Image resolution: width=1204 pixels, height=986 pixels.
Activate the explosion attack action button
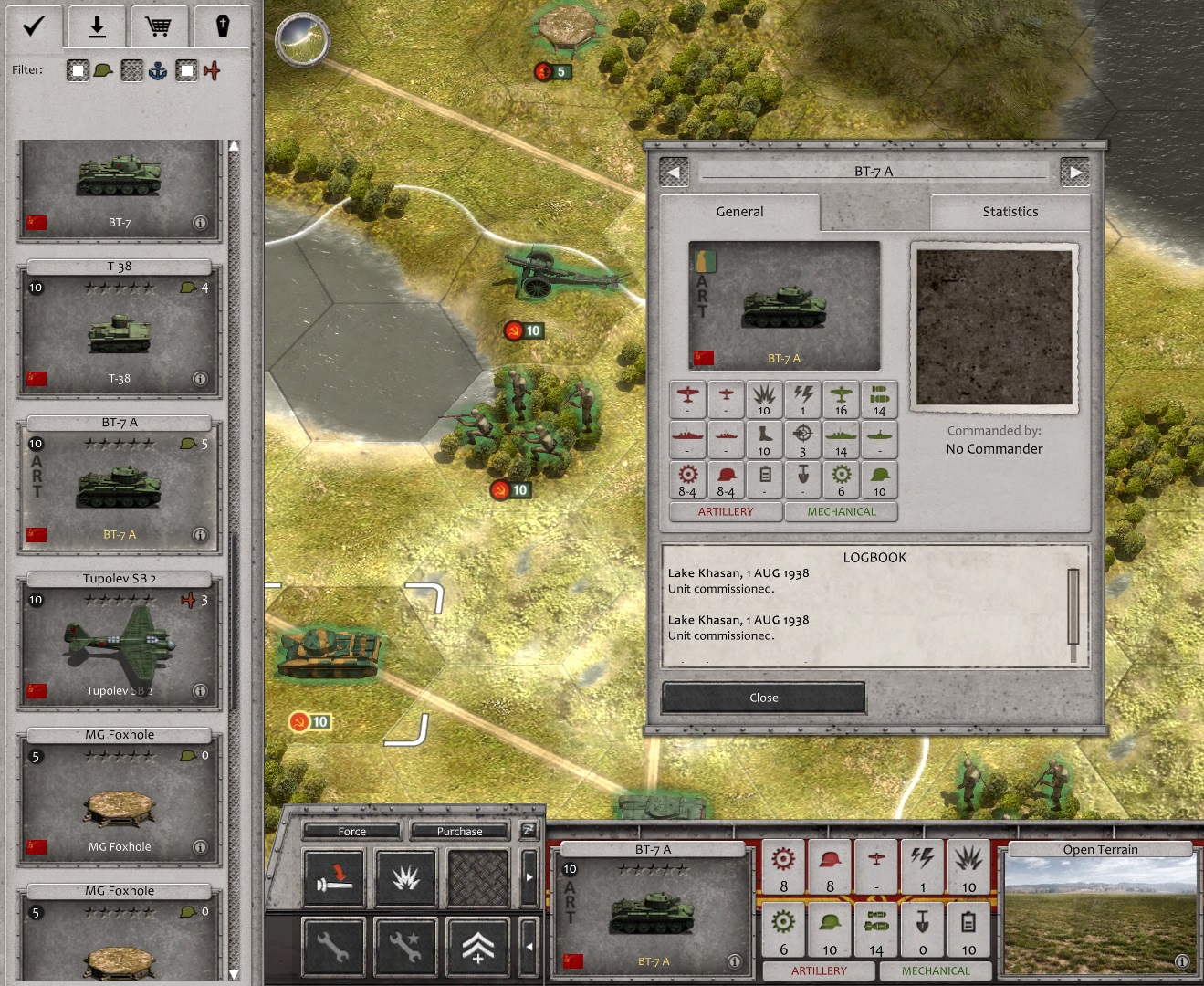[x=405, y=878]
